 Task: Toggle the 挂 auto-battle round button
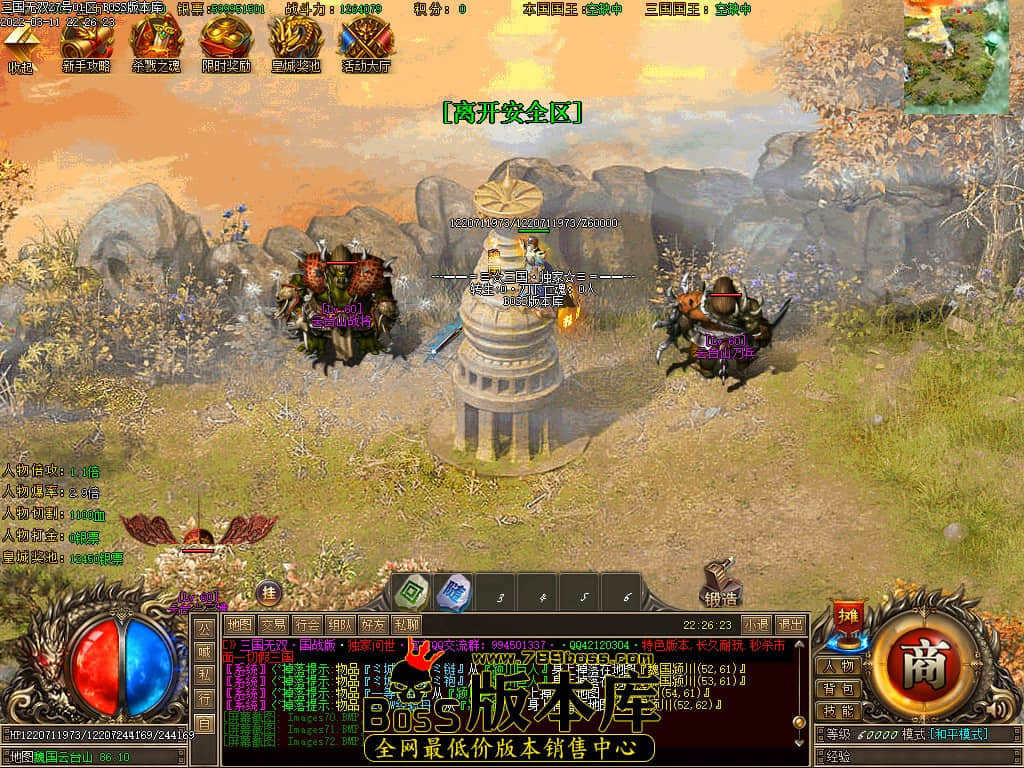click(267, 591)
